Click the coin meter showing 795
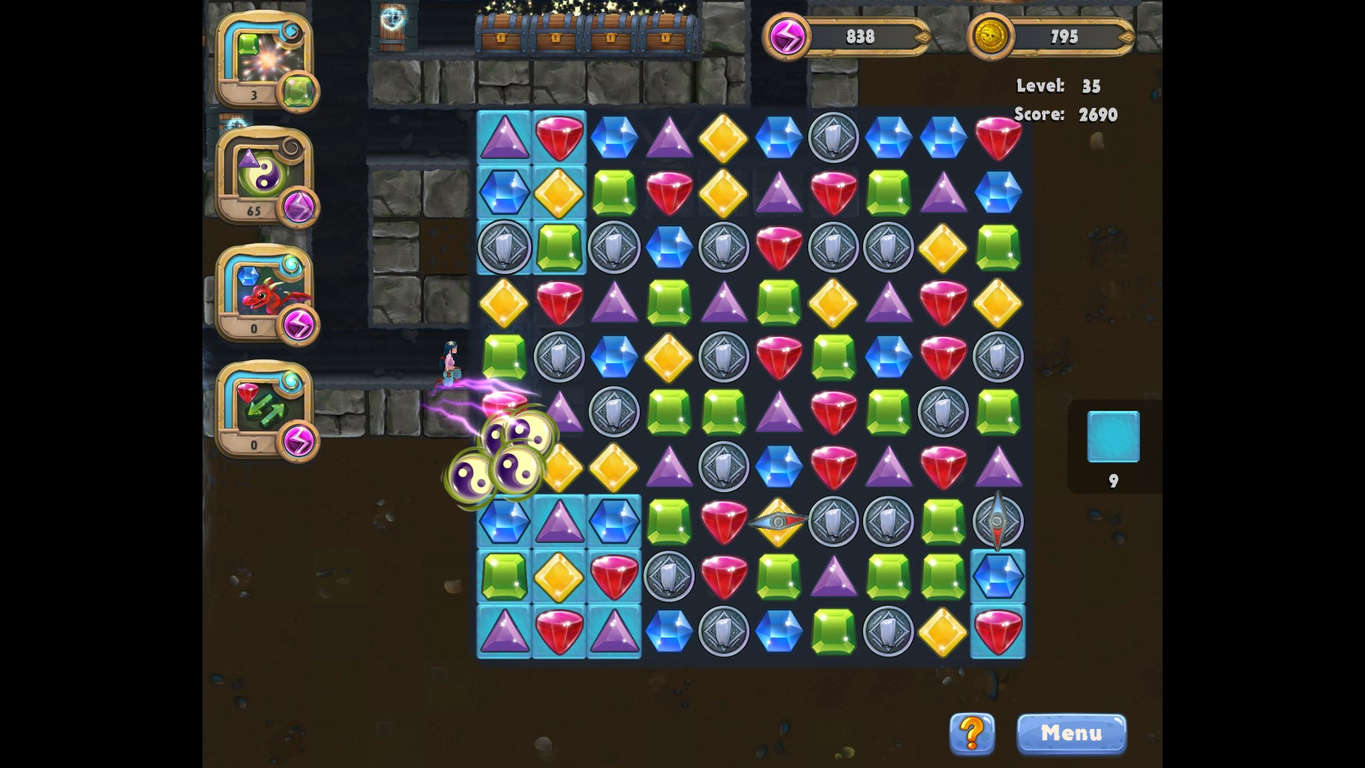The width and height of the screenshot is (1365, 768). pos(1063,37)
